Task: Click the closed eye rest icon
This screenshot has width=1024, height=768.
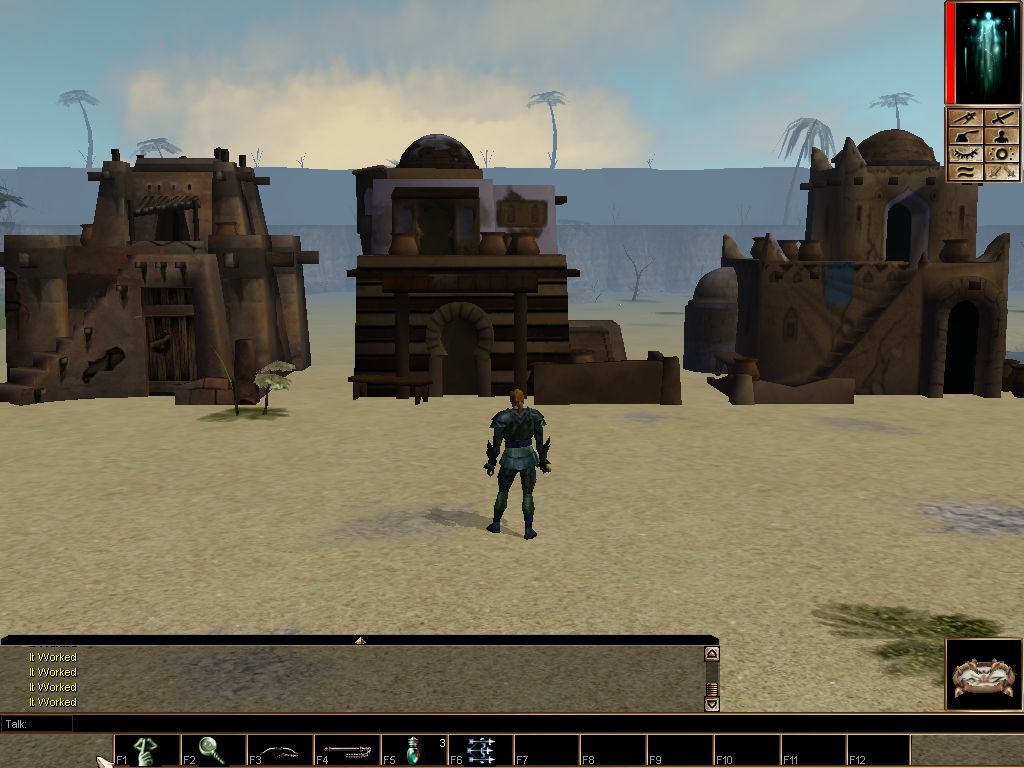Action: [966, 154]
